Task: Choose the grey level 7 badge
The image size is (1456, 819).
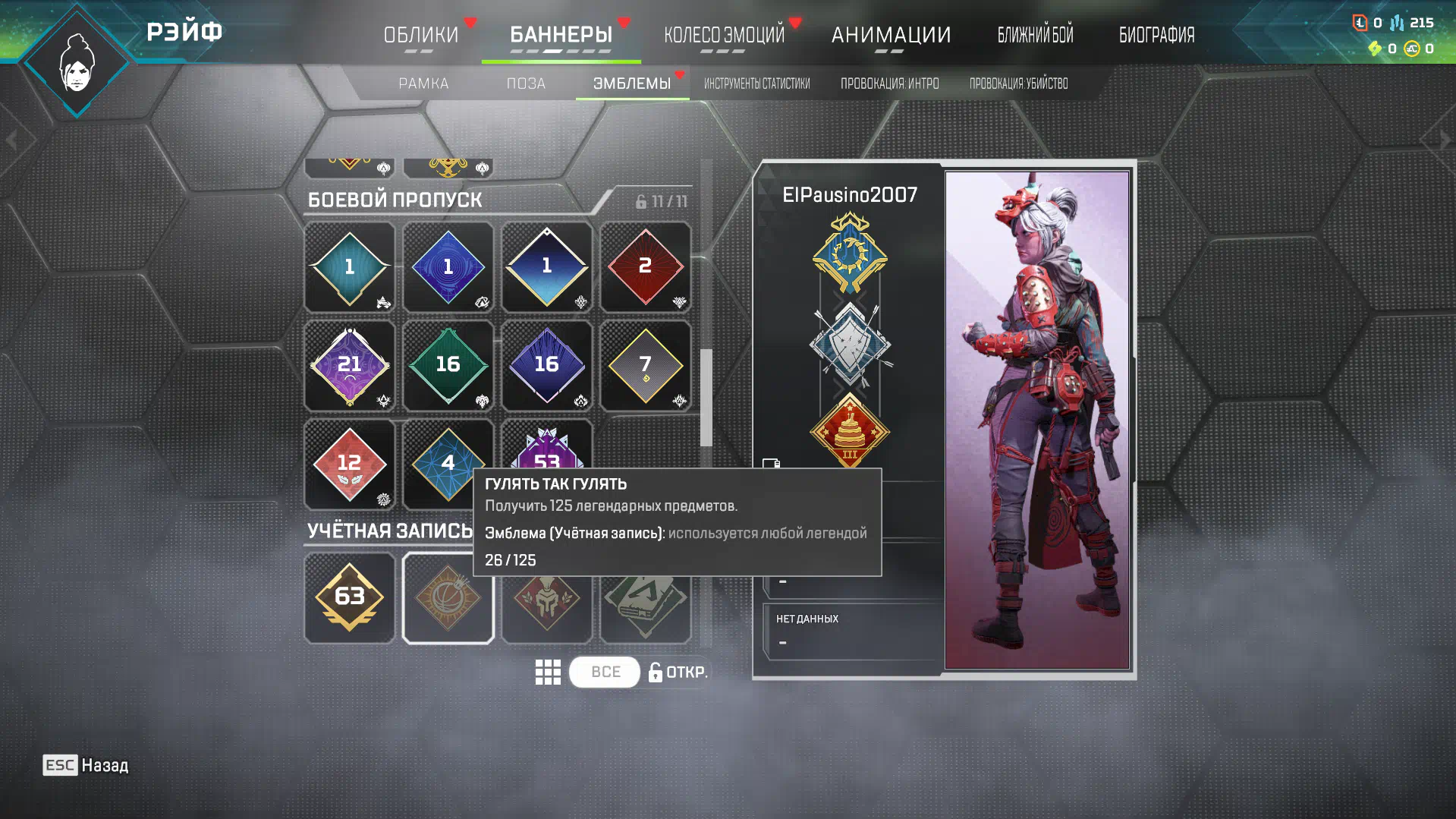Action: [645, 365]
